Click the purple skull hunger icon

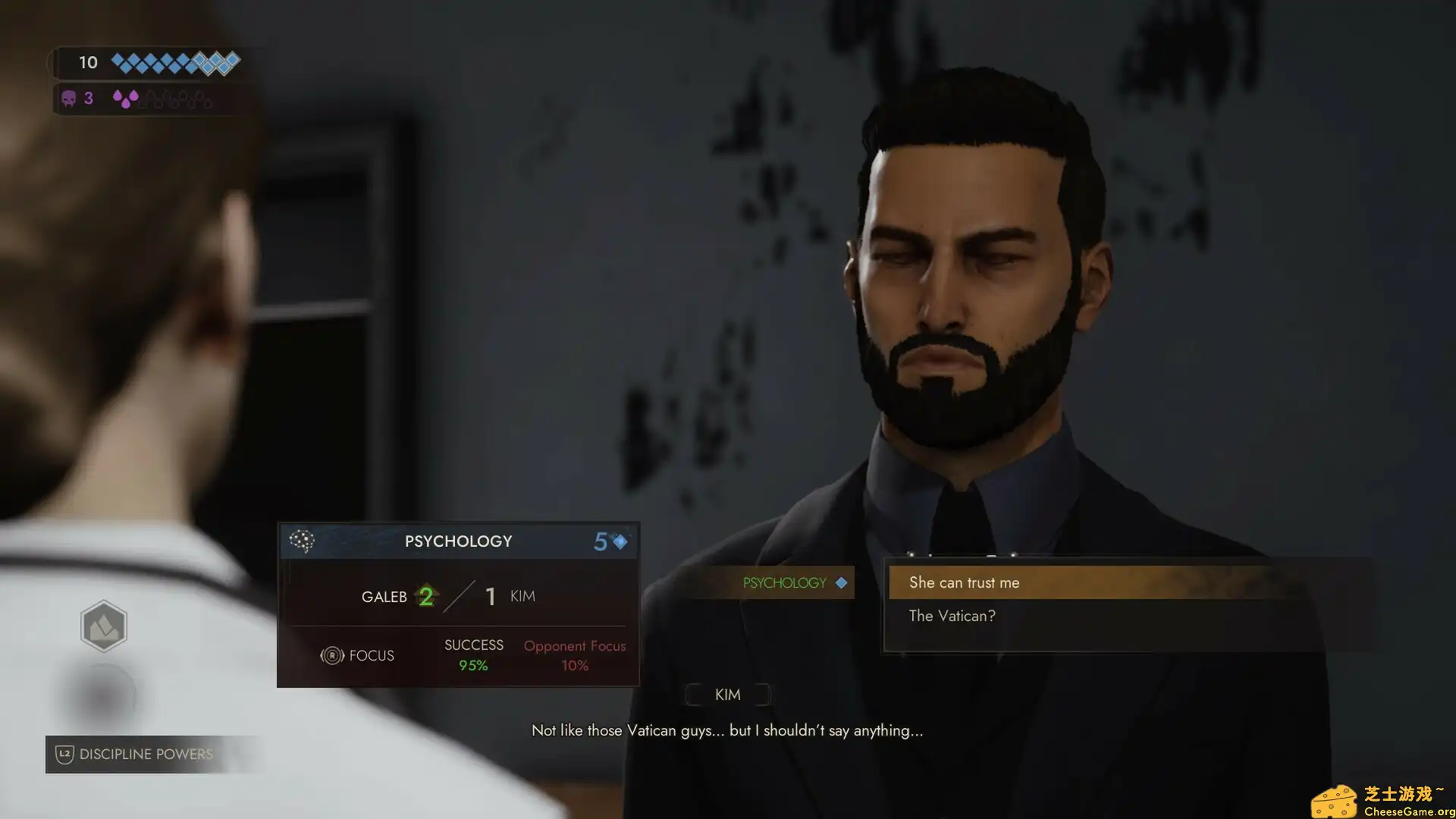tap(69, 99)
